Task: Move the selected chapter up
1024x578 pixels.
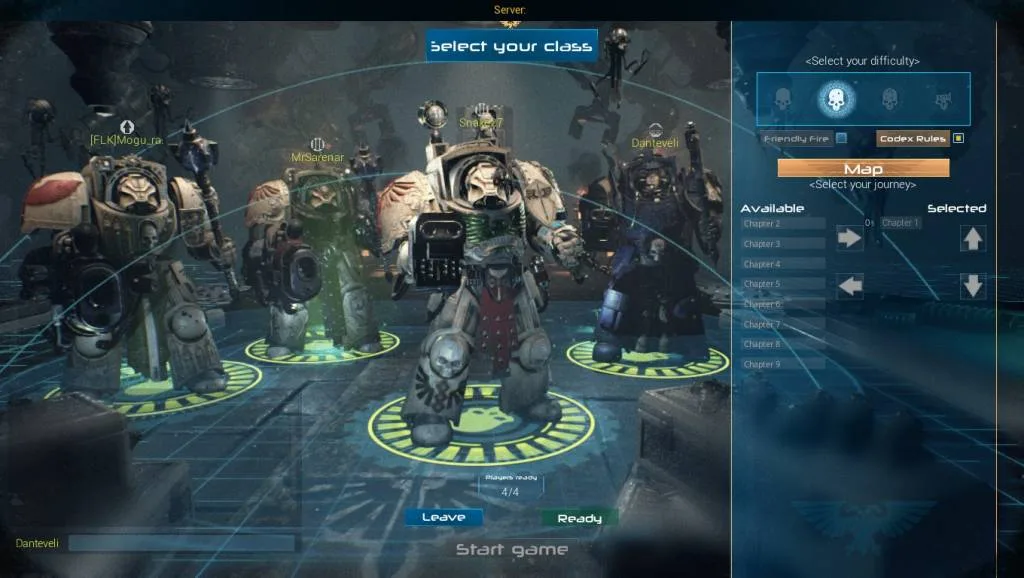Action: coord(973,238)
